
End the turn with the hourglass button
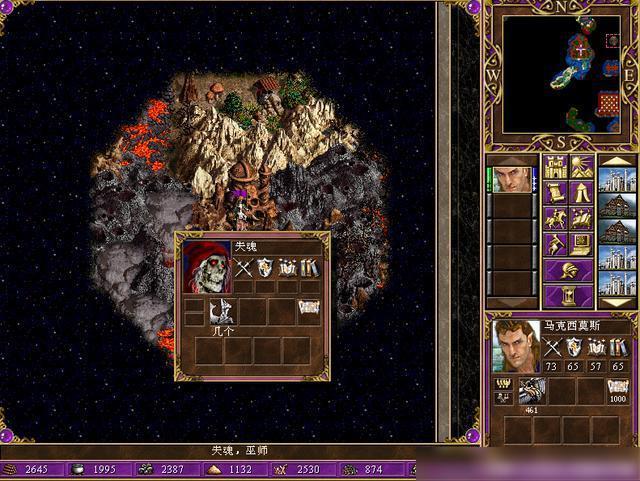click(568, 296)
